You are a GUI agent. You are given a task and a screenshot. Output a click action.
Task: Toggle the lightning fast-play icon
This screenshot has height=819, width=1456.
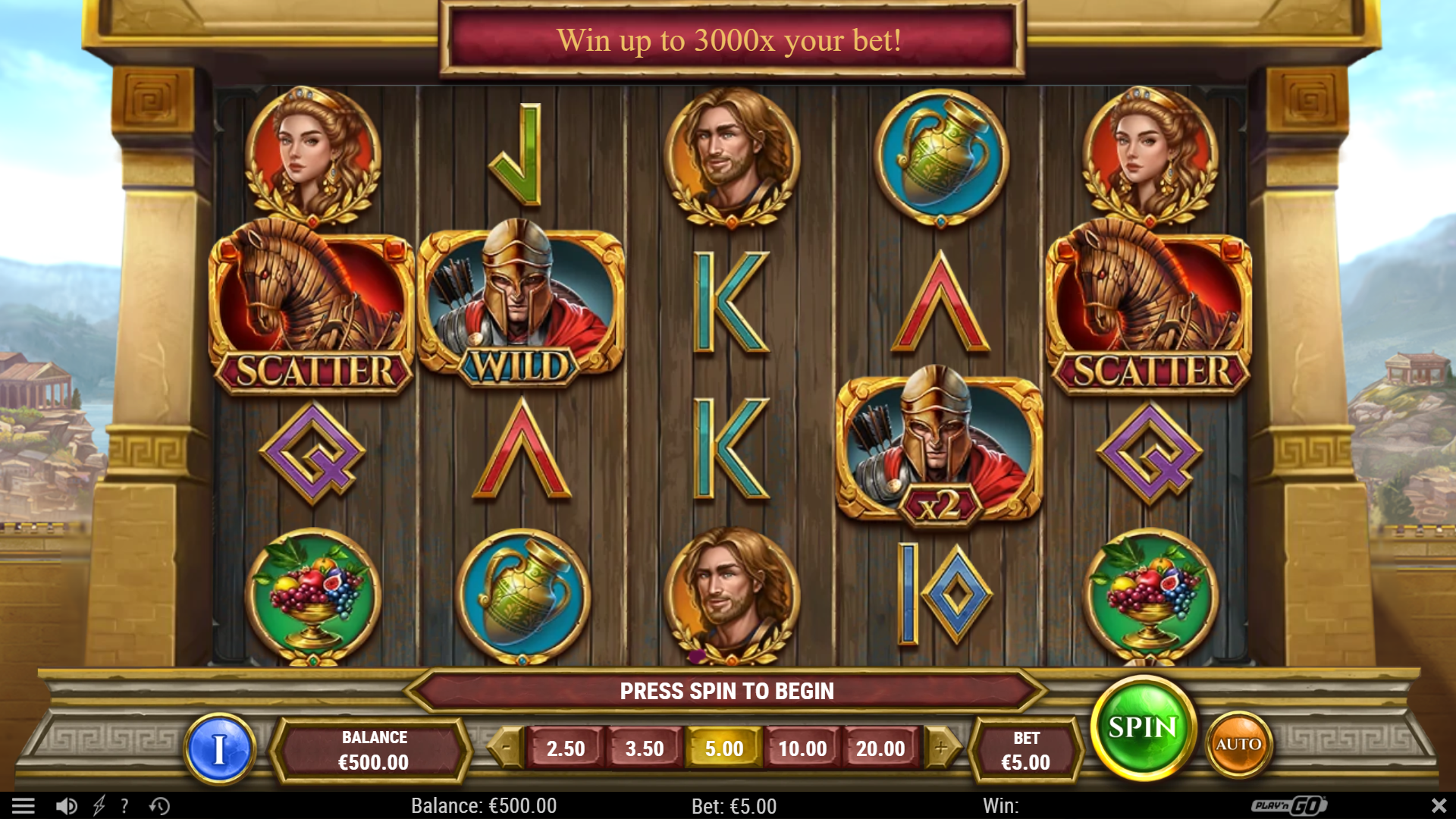99,805
